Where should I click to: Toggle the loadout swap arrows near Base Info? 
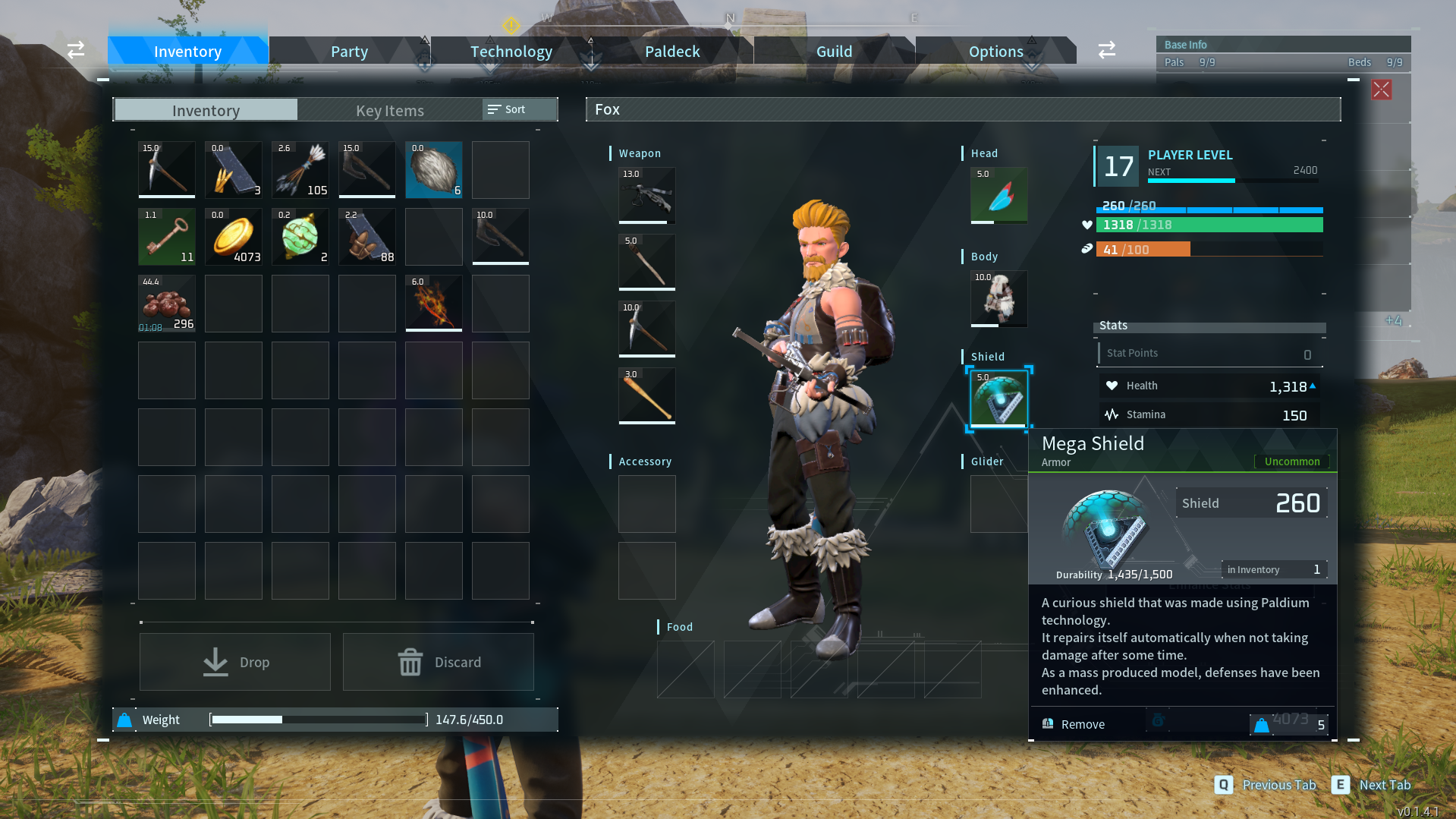point(1106,49)
